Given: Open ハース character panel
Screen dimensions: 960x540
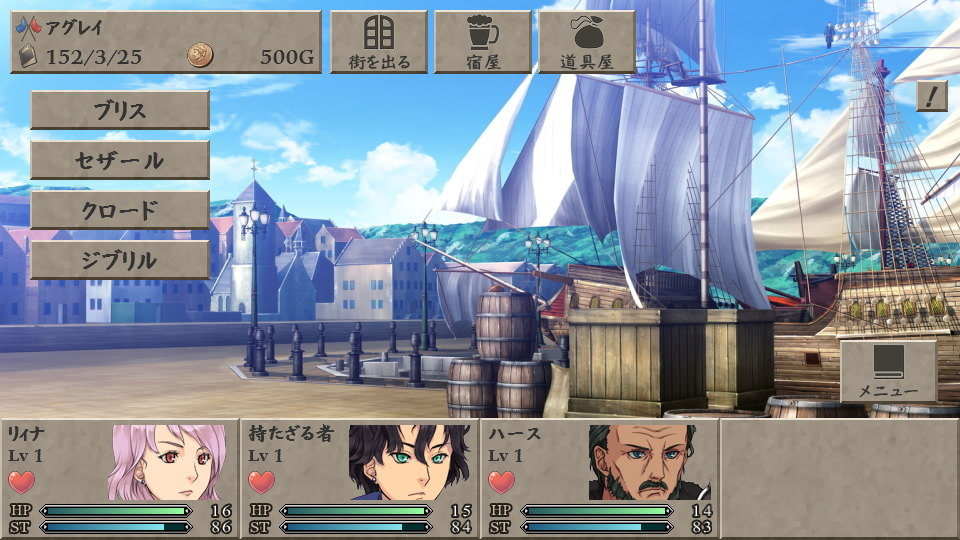Looking at the screenshot, I should tap(600, 478).
